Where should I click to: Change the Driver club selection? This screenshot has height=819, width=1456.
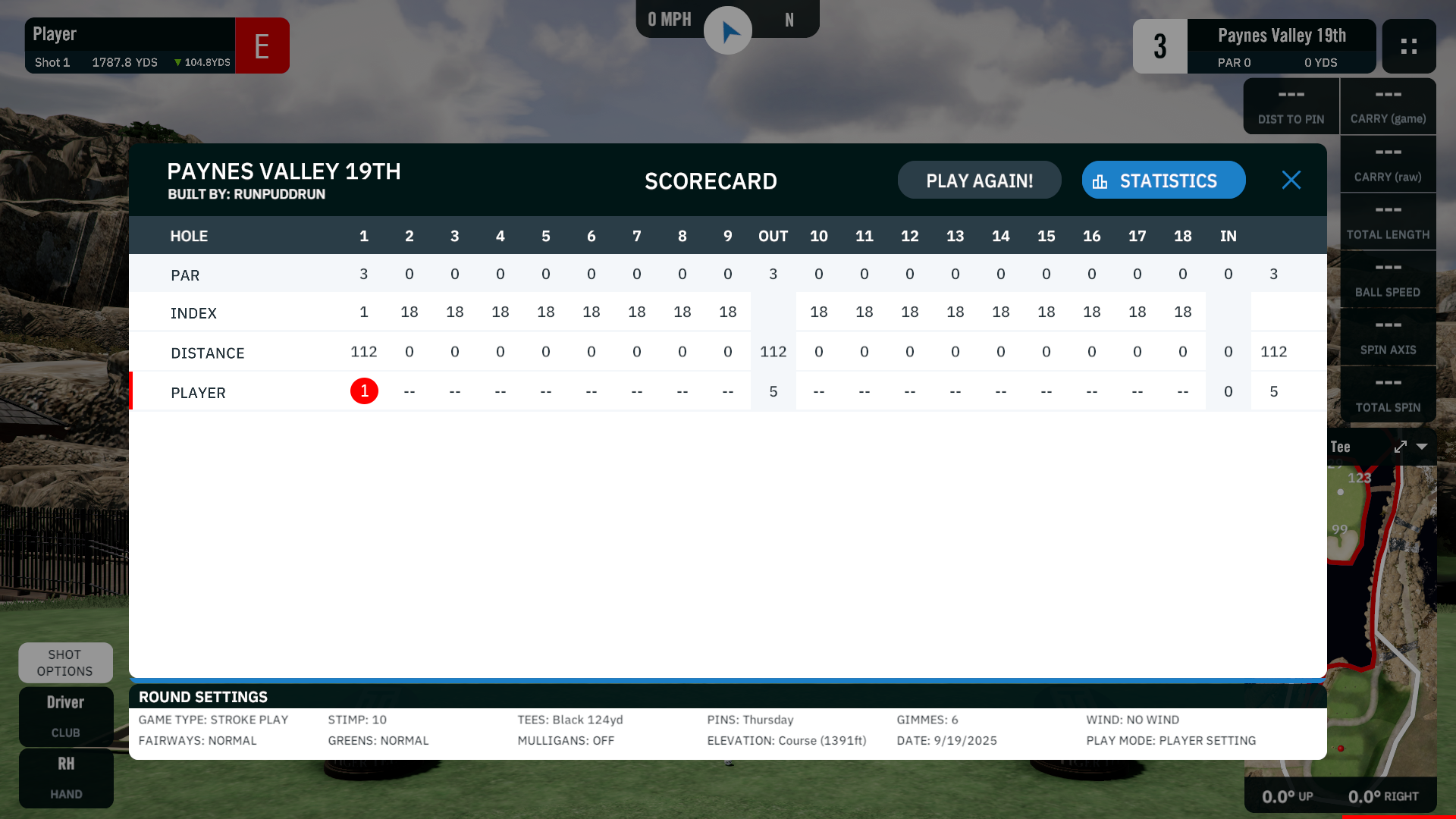click(x=66, y=716)
